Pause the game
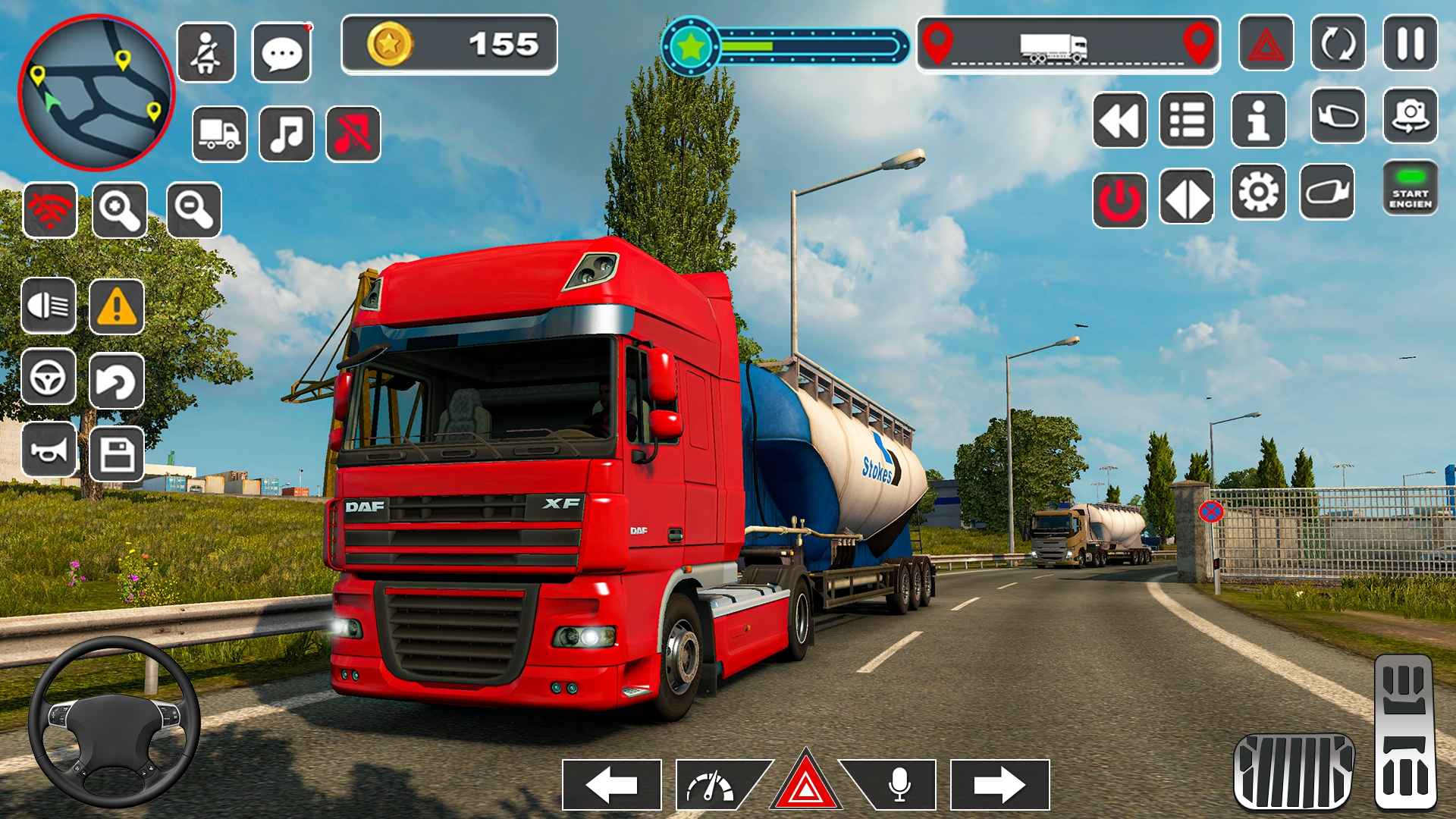The width and height of the screenshot is (1456, 819). 1410,43
